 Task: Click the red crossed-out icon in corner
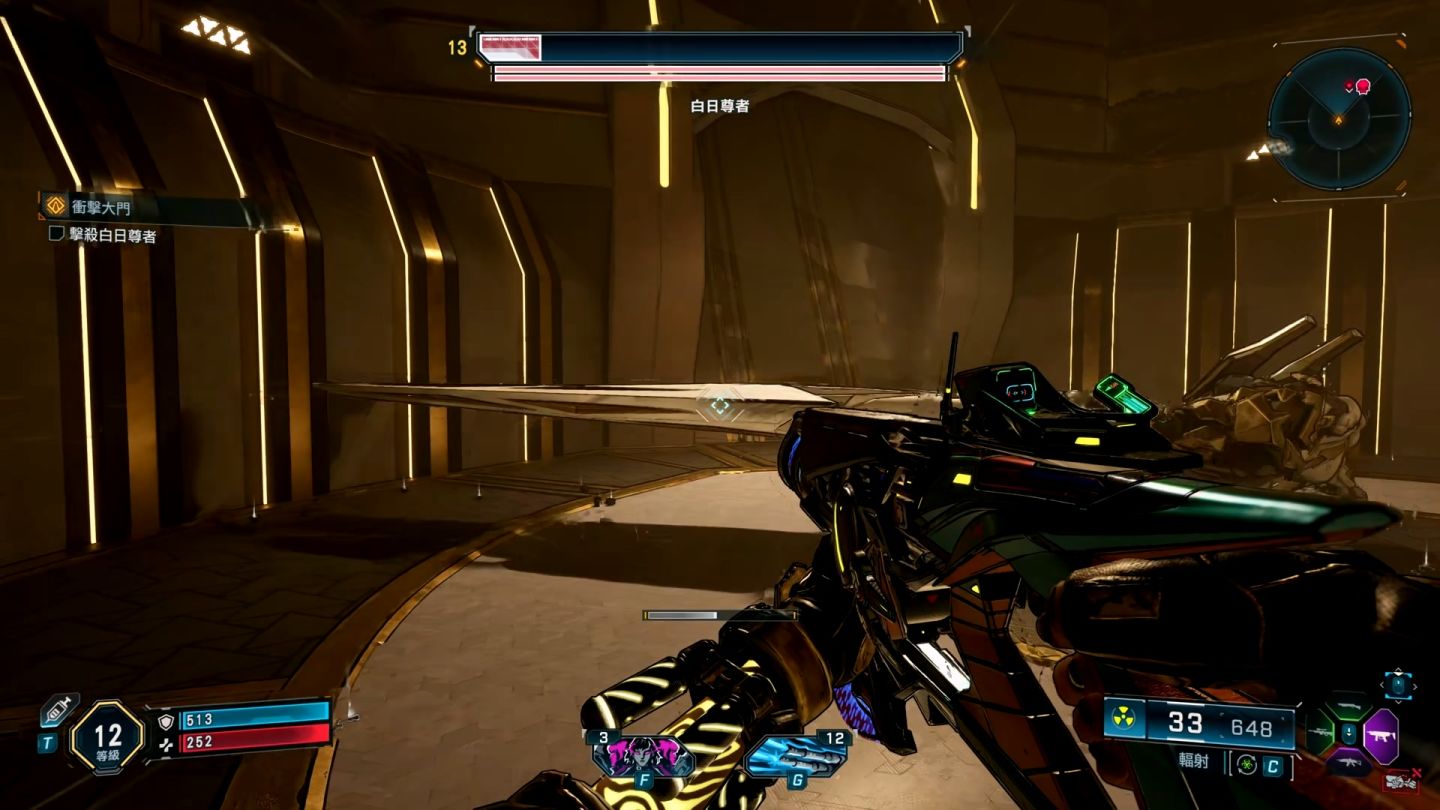click(1402, 781)
